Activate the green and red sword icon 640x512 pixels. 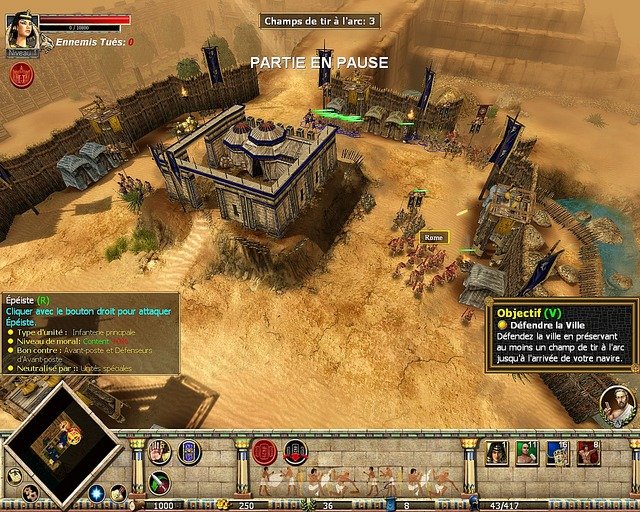point(159,482)
